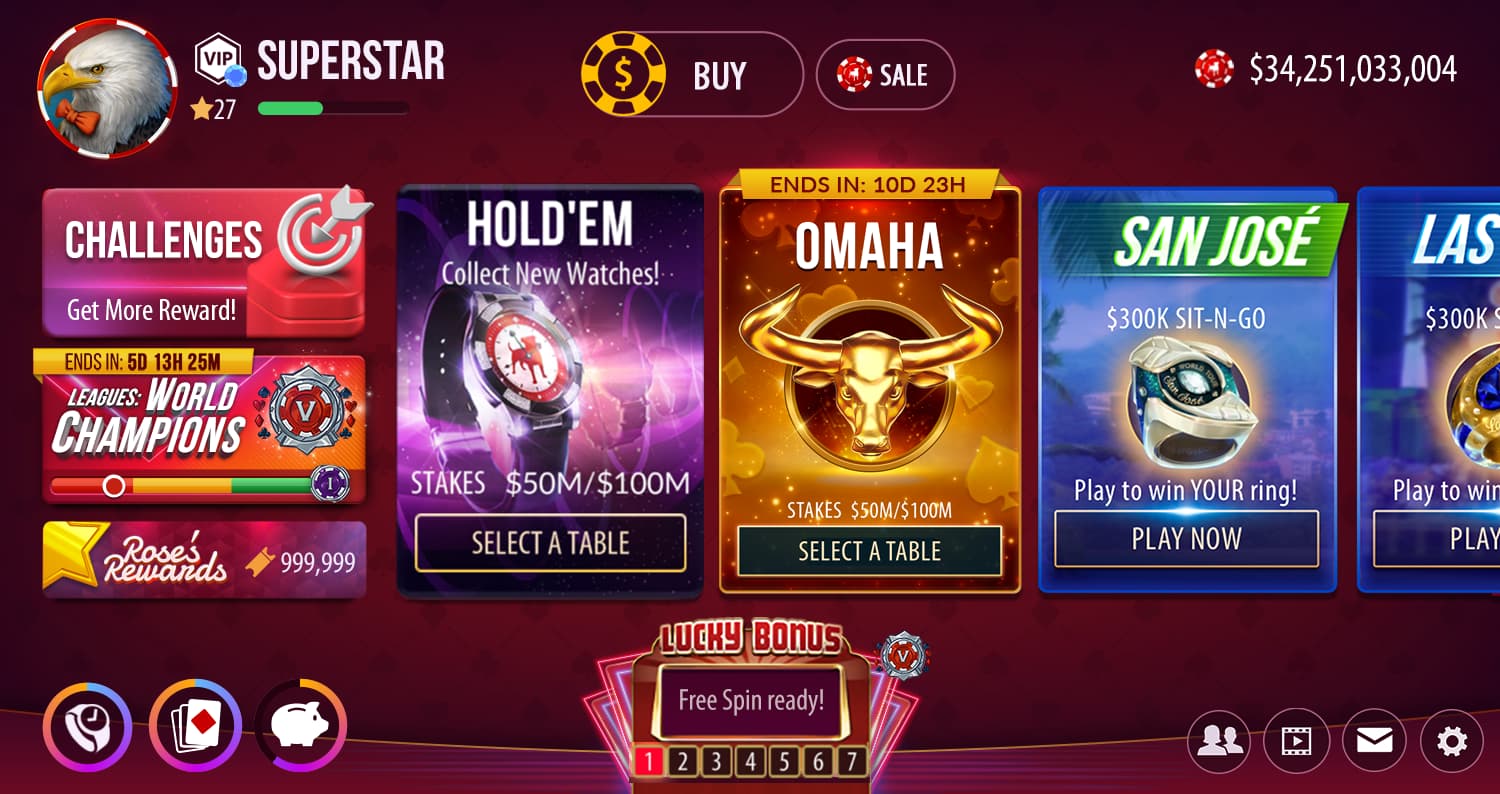The height and width of the screenshot is (794, 1500).
Task: Open the mail inbox envelope
Action: [1375, 741]
